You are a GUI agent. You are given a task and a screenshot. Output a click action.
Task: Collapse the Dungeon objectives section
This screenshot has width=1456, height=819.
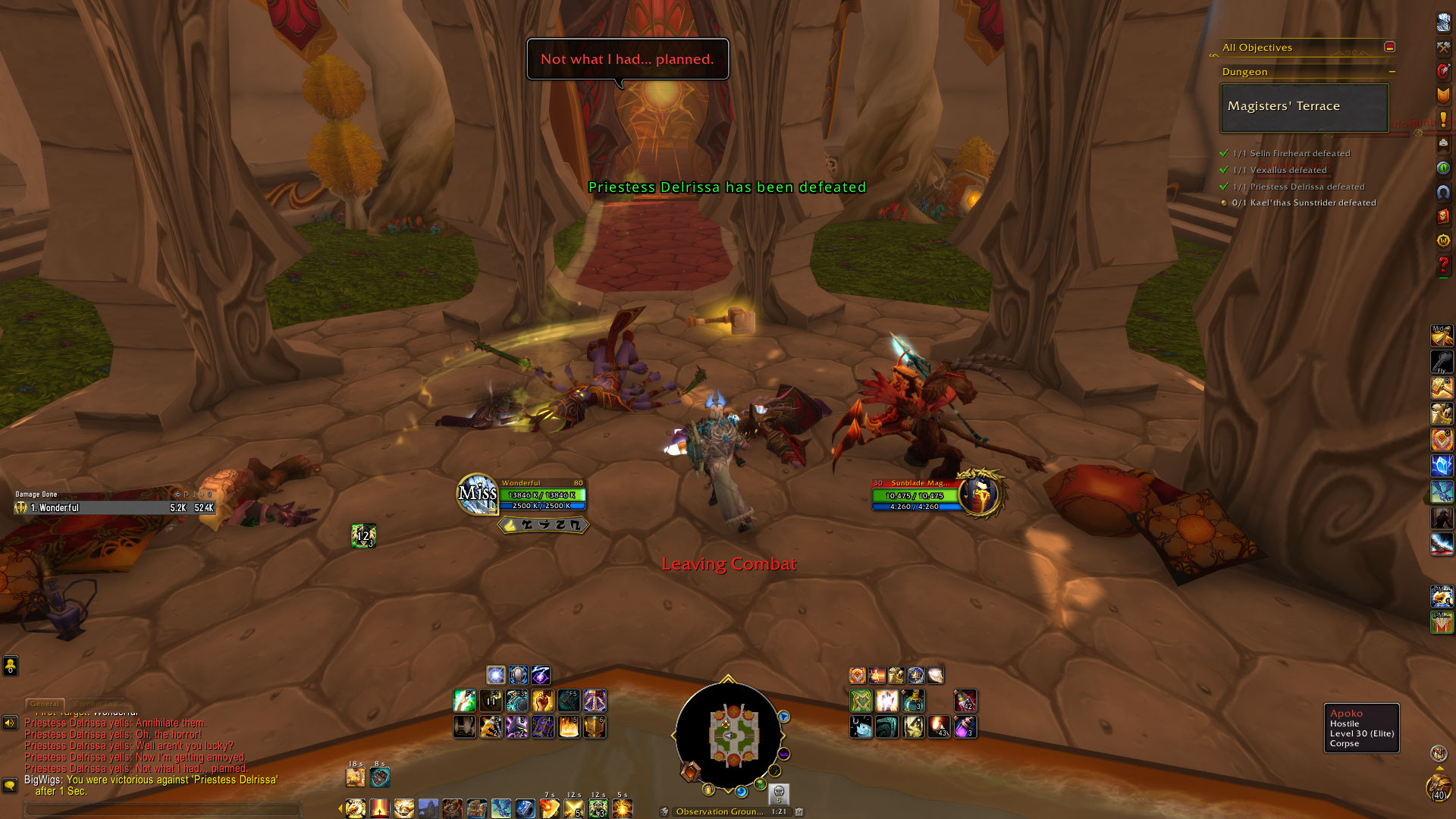pos(1392,71)
